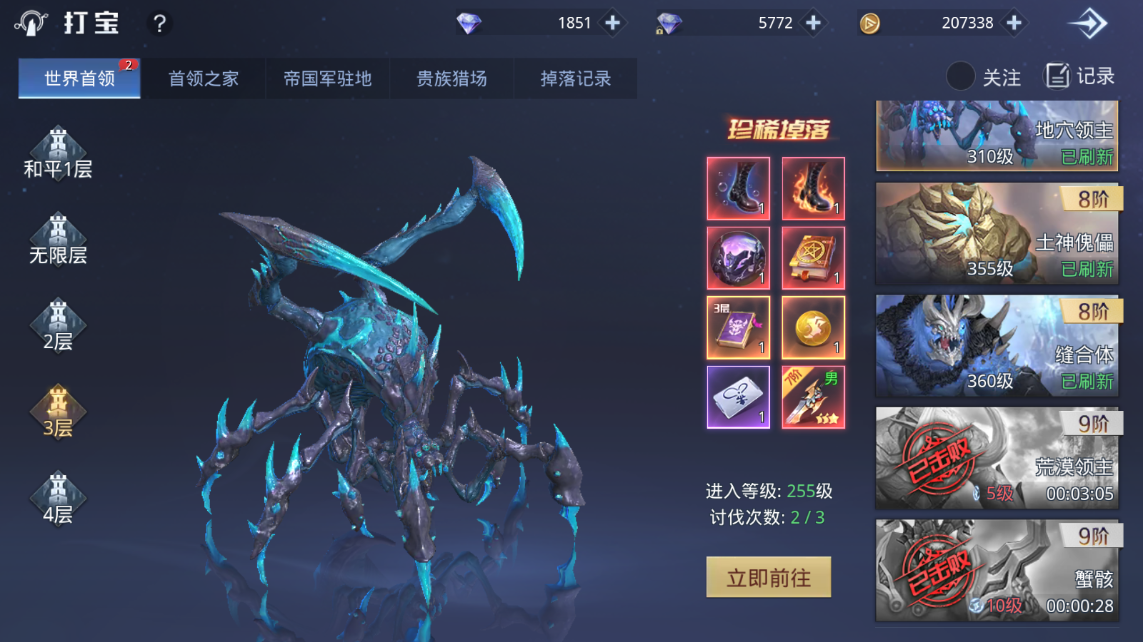View the 掉落记录 tab
This screenshot has width=1143, height=642.
coord(575,79)
